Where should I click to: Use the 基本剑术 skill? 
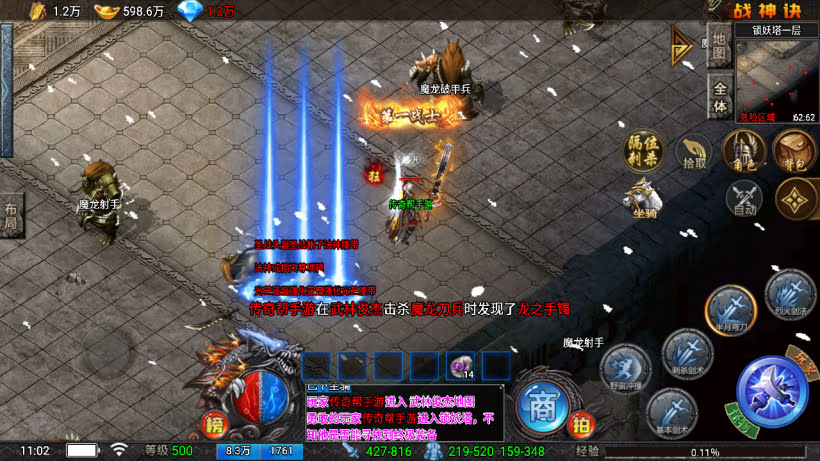[x=671, y=410]
